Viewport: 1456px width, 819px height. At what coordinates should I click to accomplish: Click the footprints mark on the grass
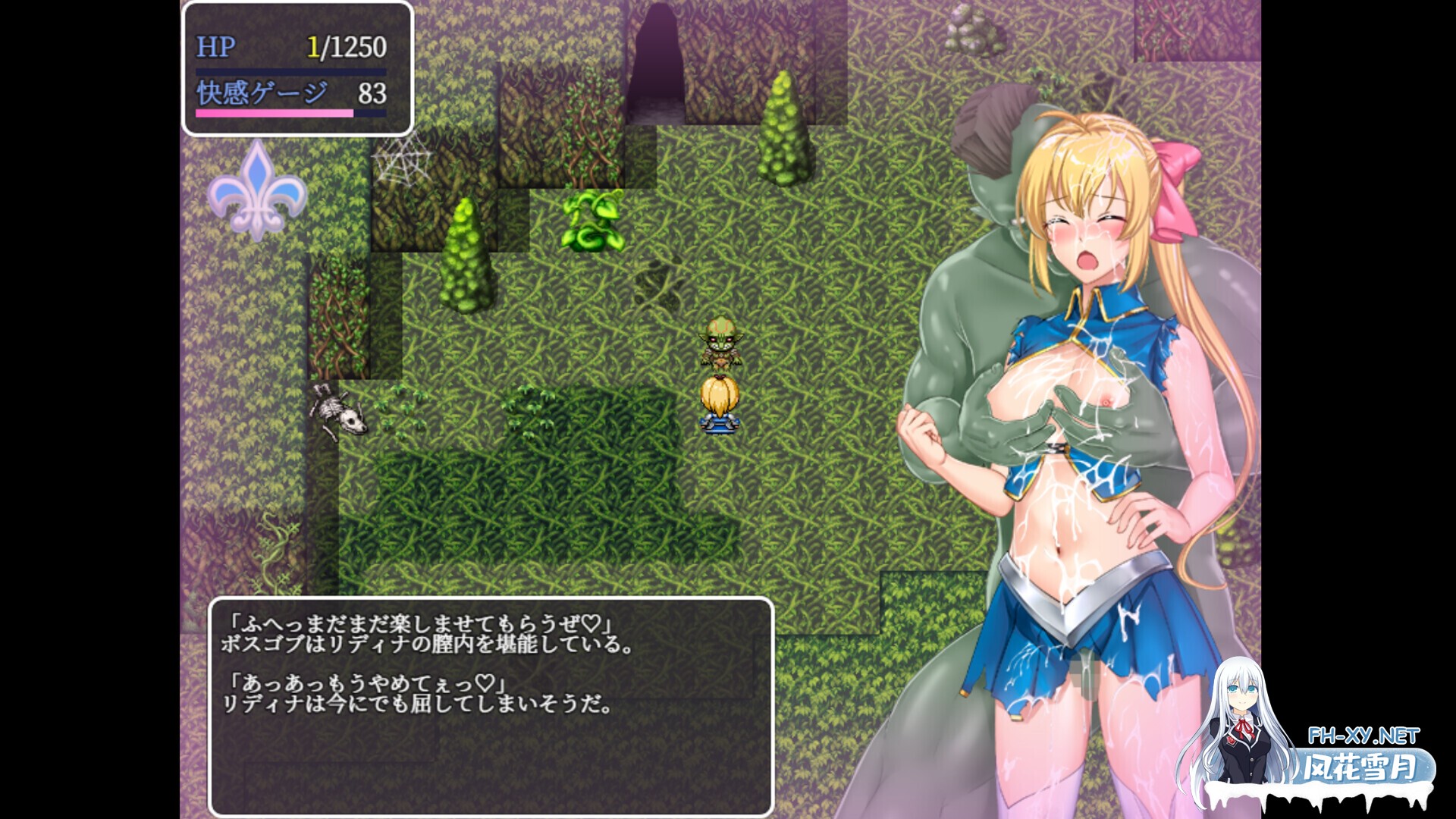[x=660, y=281]
